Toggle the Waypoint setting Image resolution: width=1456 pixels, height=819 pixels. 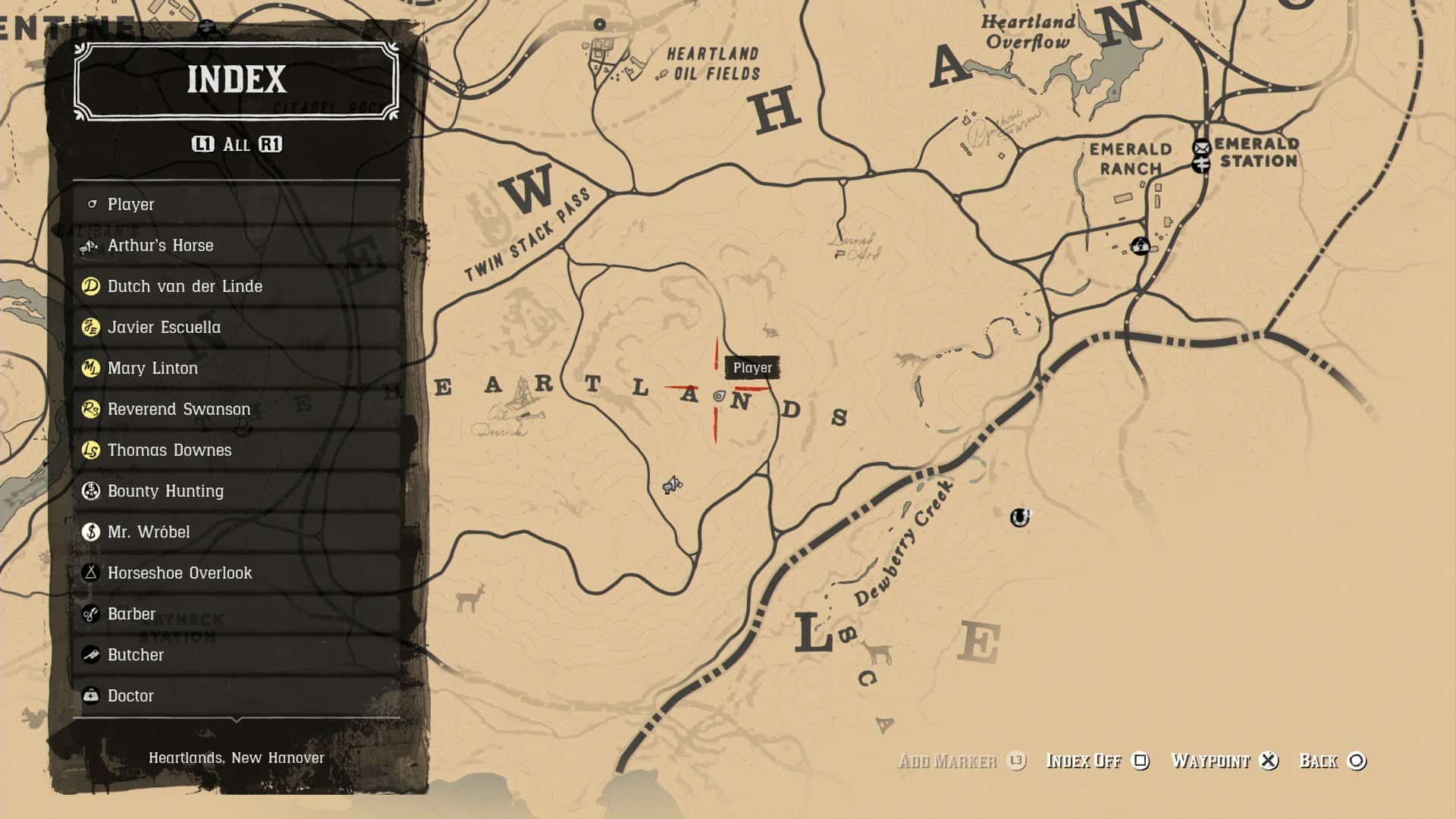pyautogui.click(x=1212, y=761)
